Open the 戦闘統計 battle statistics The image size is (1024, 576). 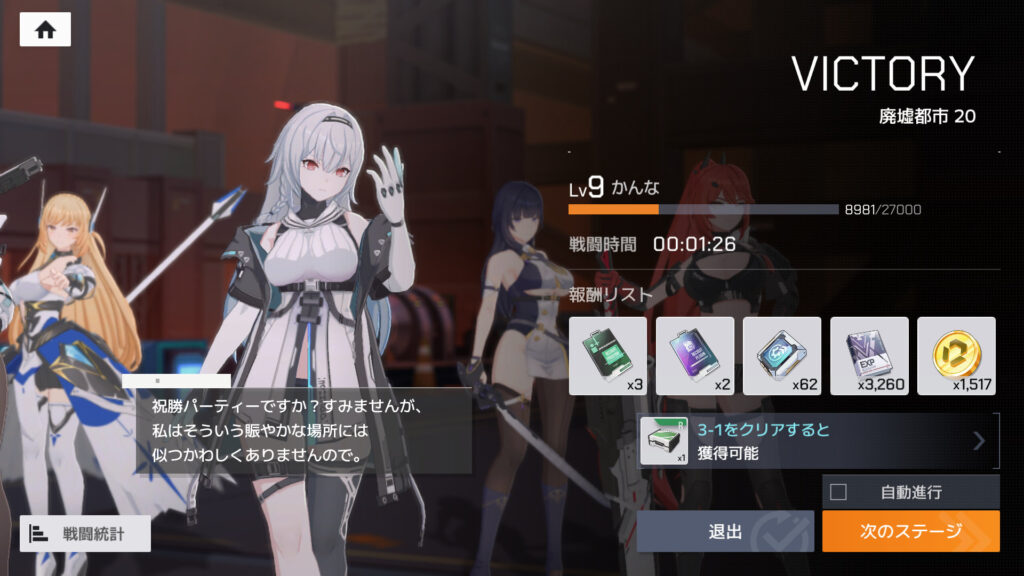[85, 534]
